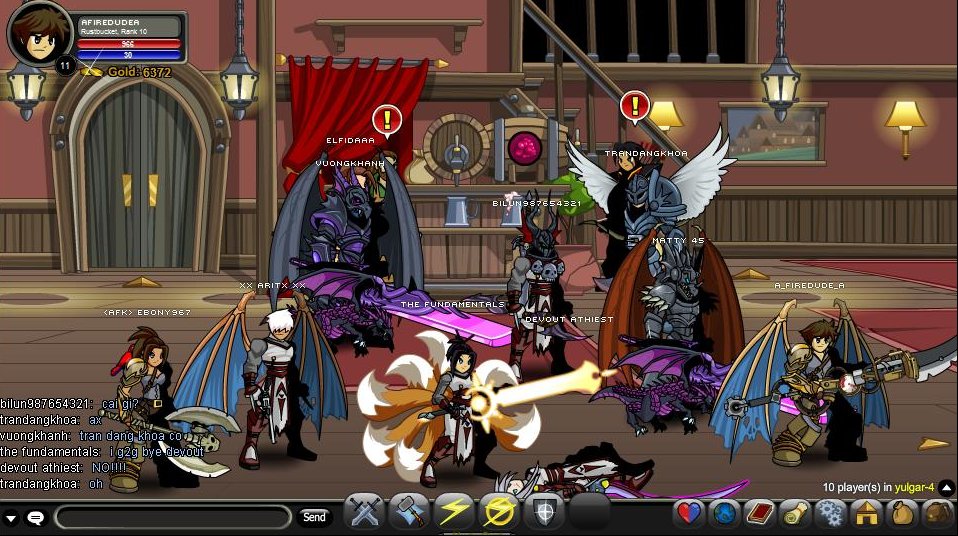
Task: Go to your house via house icon
Action: click(865, 514)
